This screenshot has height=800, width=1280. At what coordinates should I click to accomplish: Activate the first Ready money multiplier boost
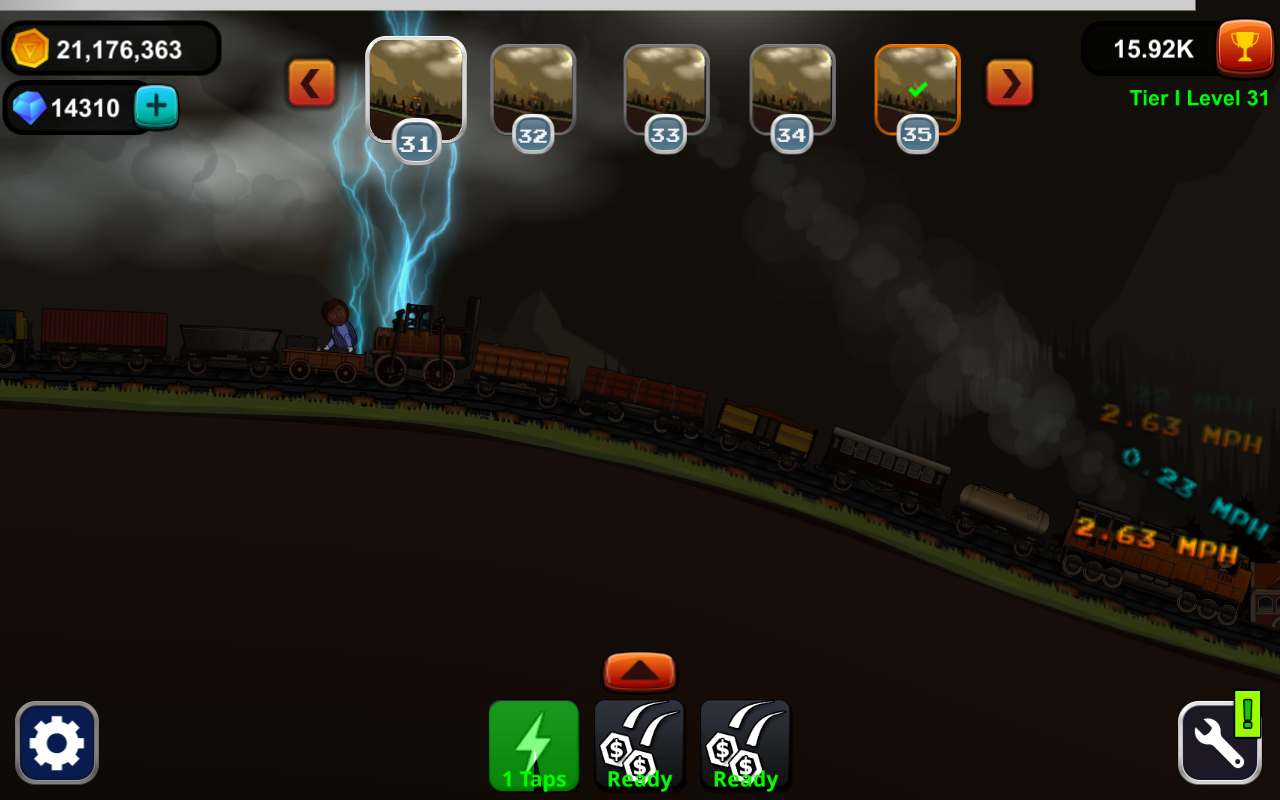pyautogui.click(x=639, y=744)
